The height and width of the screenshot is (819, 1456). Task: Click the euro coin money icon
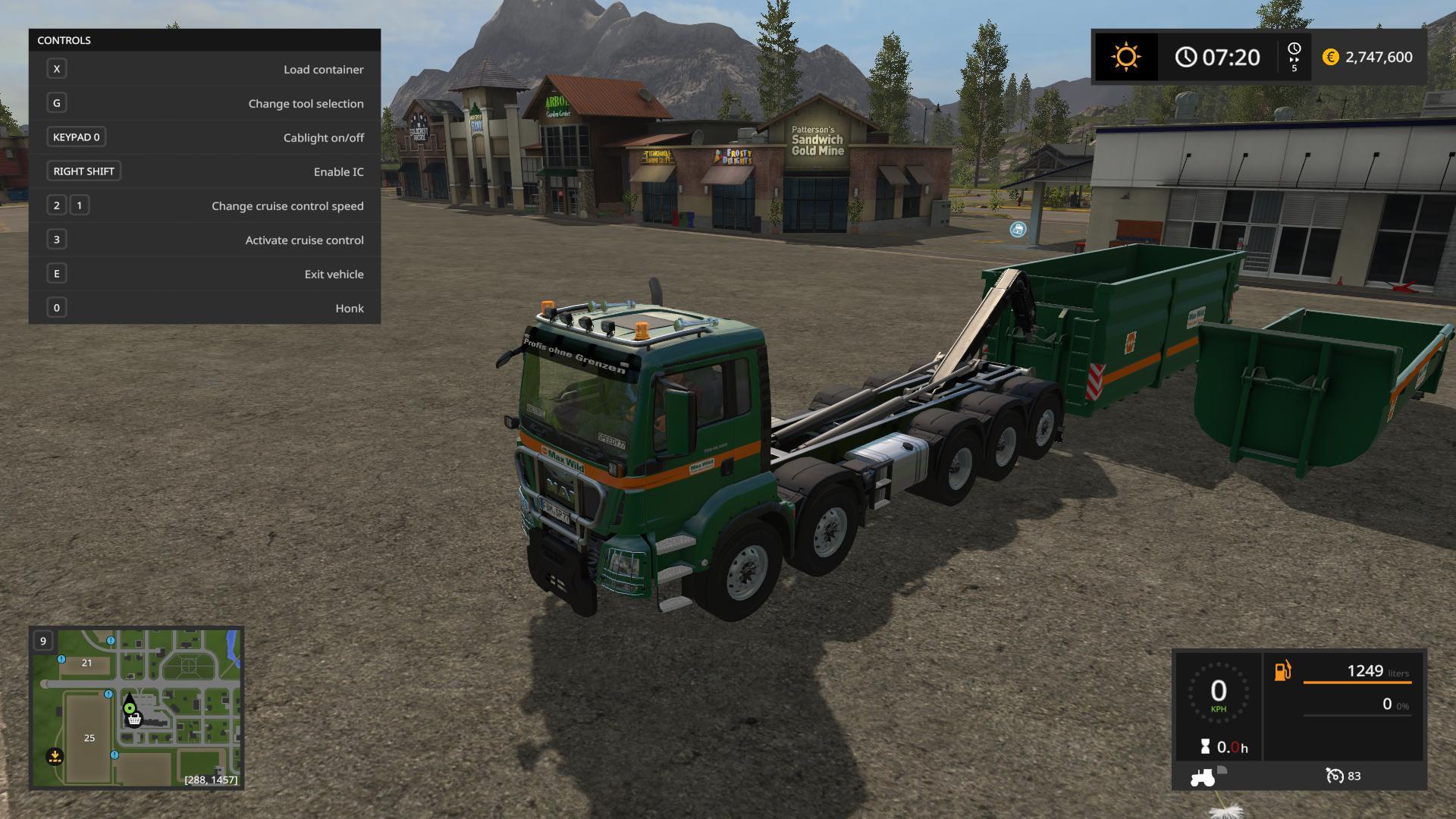(1330, 57)
